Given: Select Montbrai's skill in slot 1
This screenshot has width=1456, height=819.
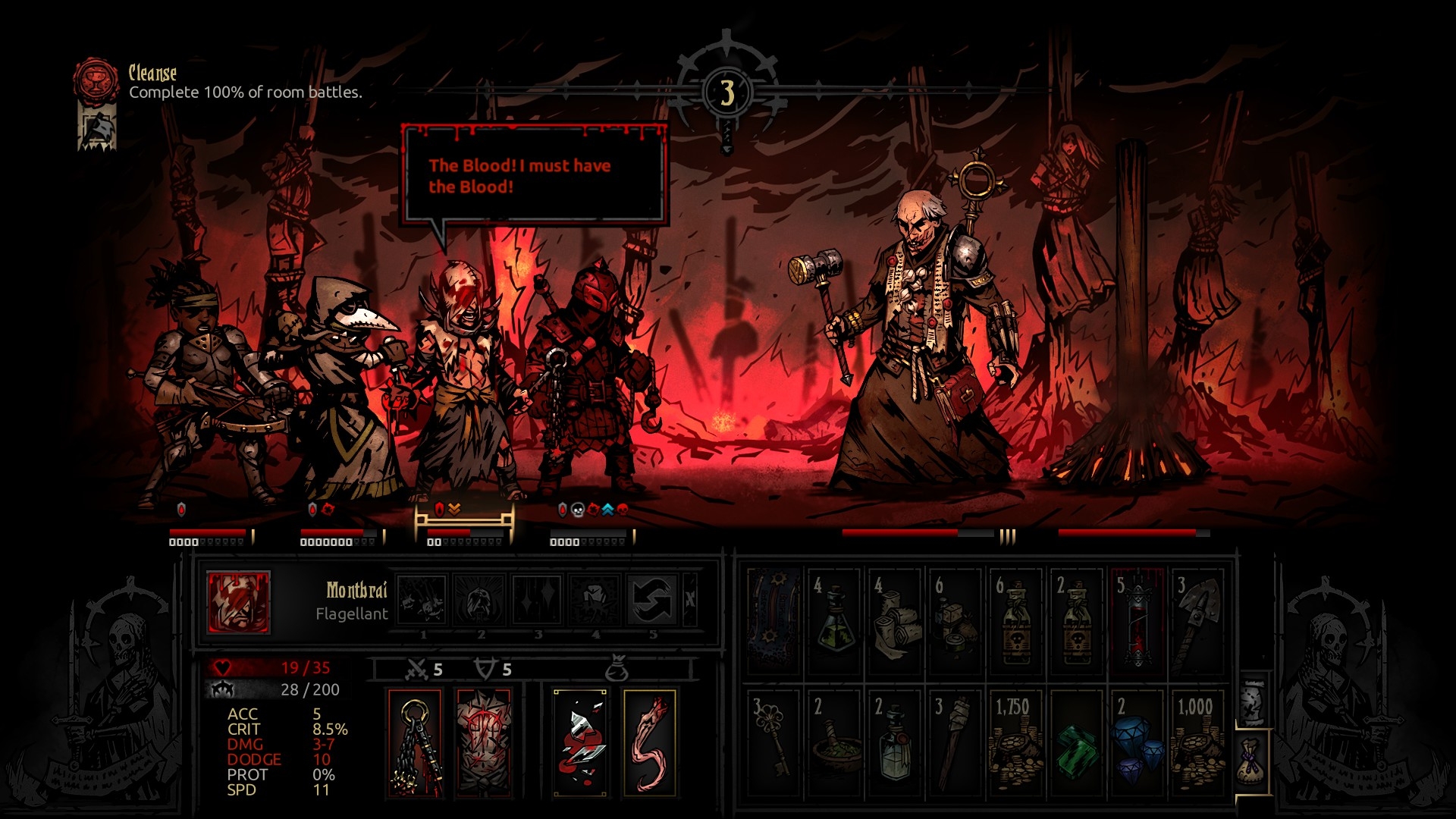Looking at the screenshot, I should click(x=424, y=599).
